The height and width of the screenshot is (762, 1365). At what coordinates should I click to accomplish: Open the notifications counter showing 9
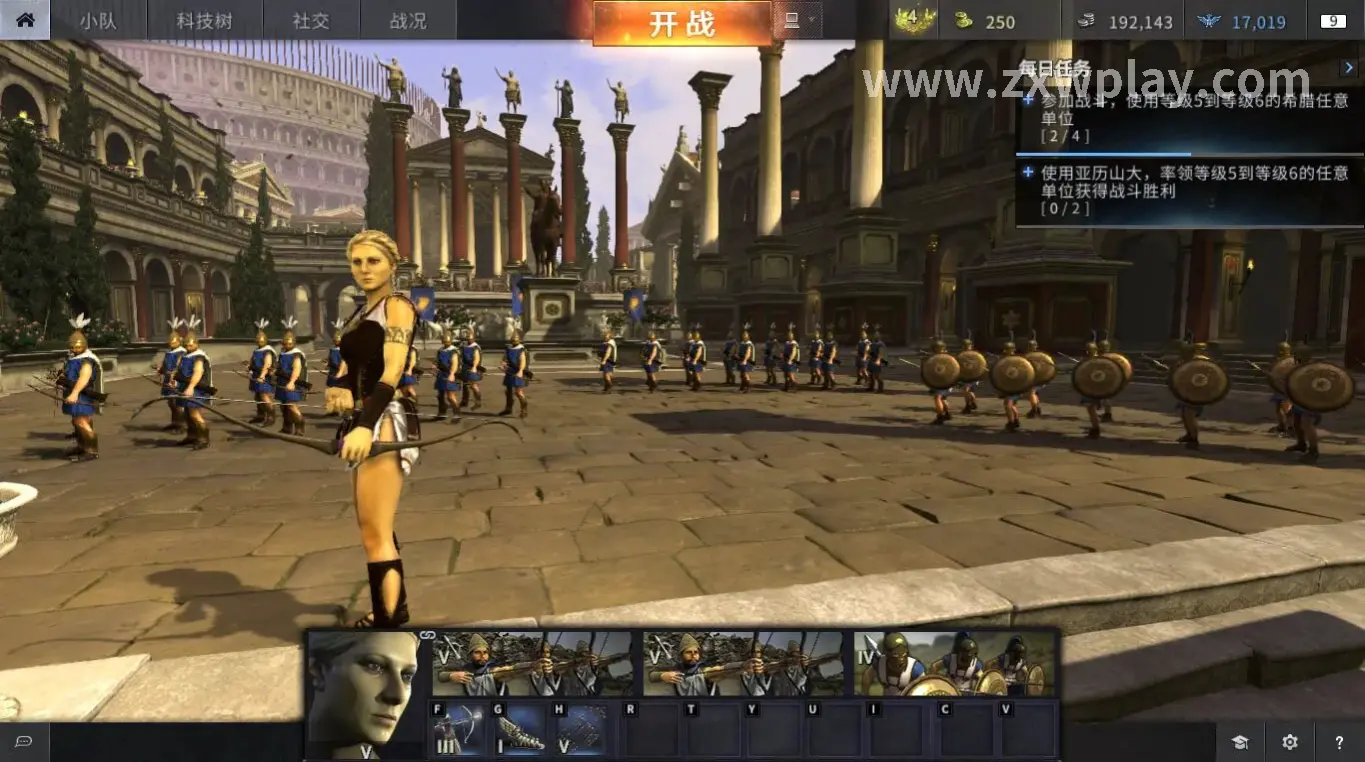1333,21
